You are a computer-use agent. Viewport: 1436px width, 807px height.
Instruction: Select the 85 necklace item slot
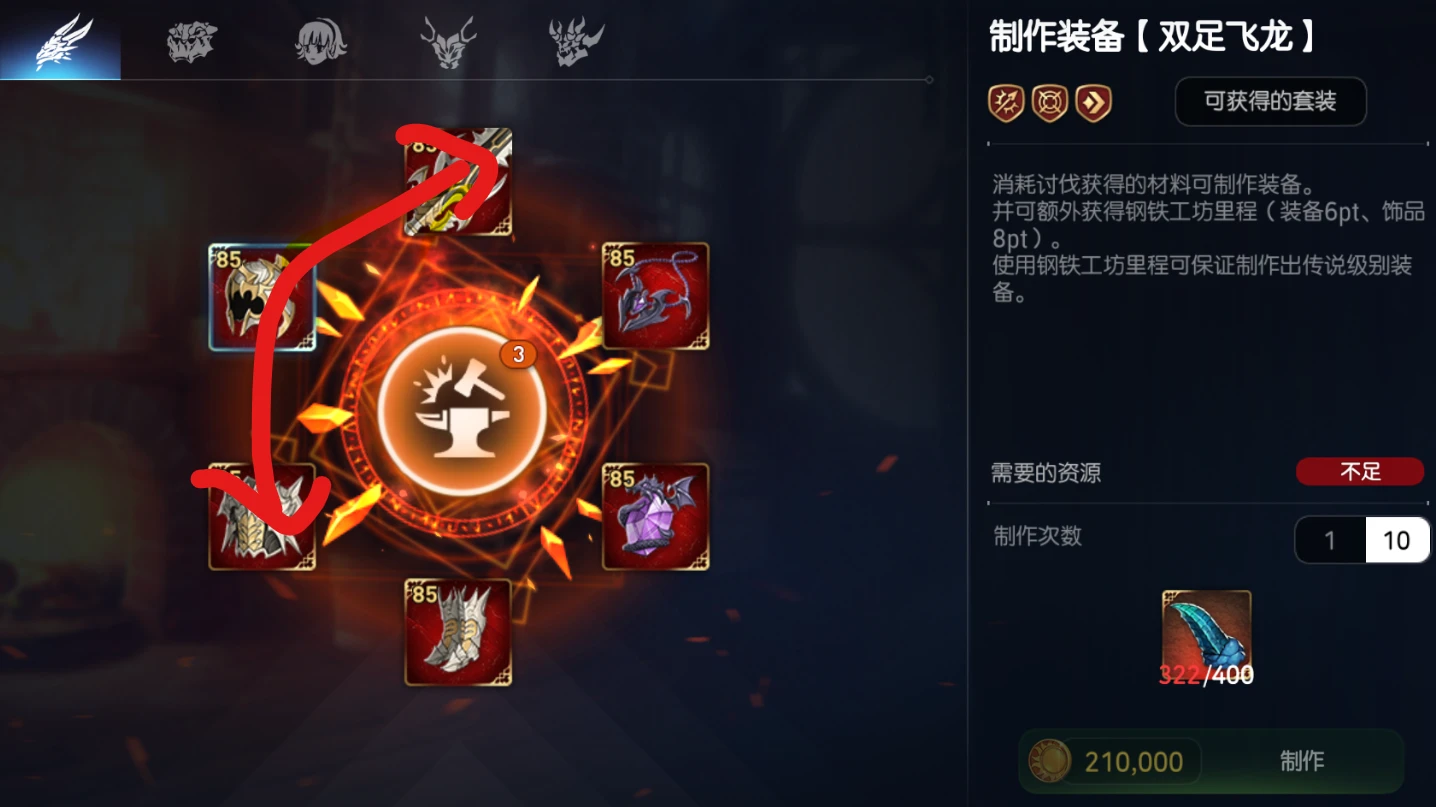click(x=655, y=295)
